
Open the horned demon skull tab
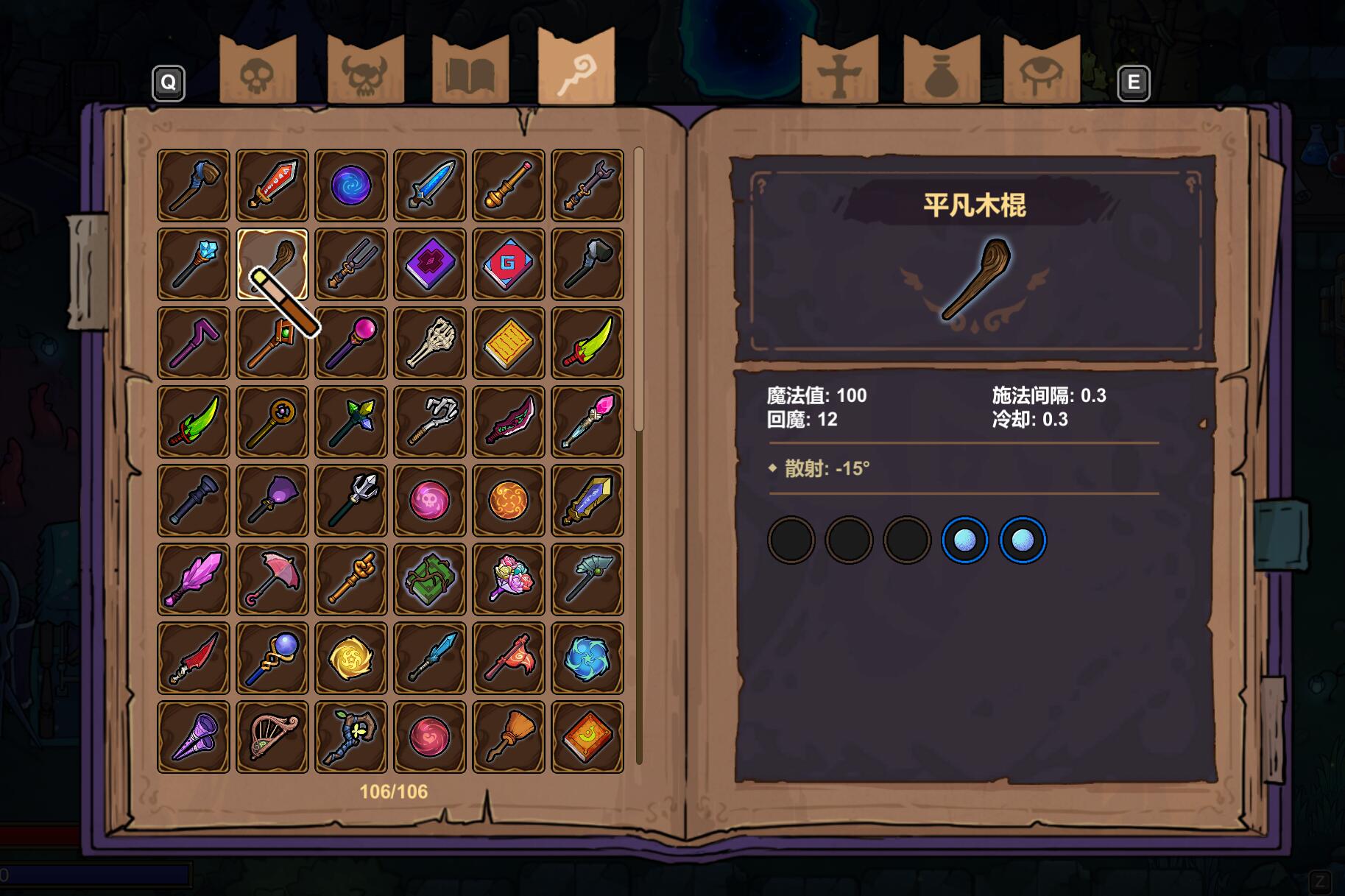365,71
